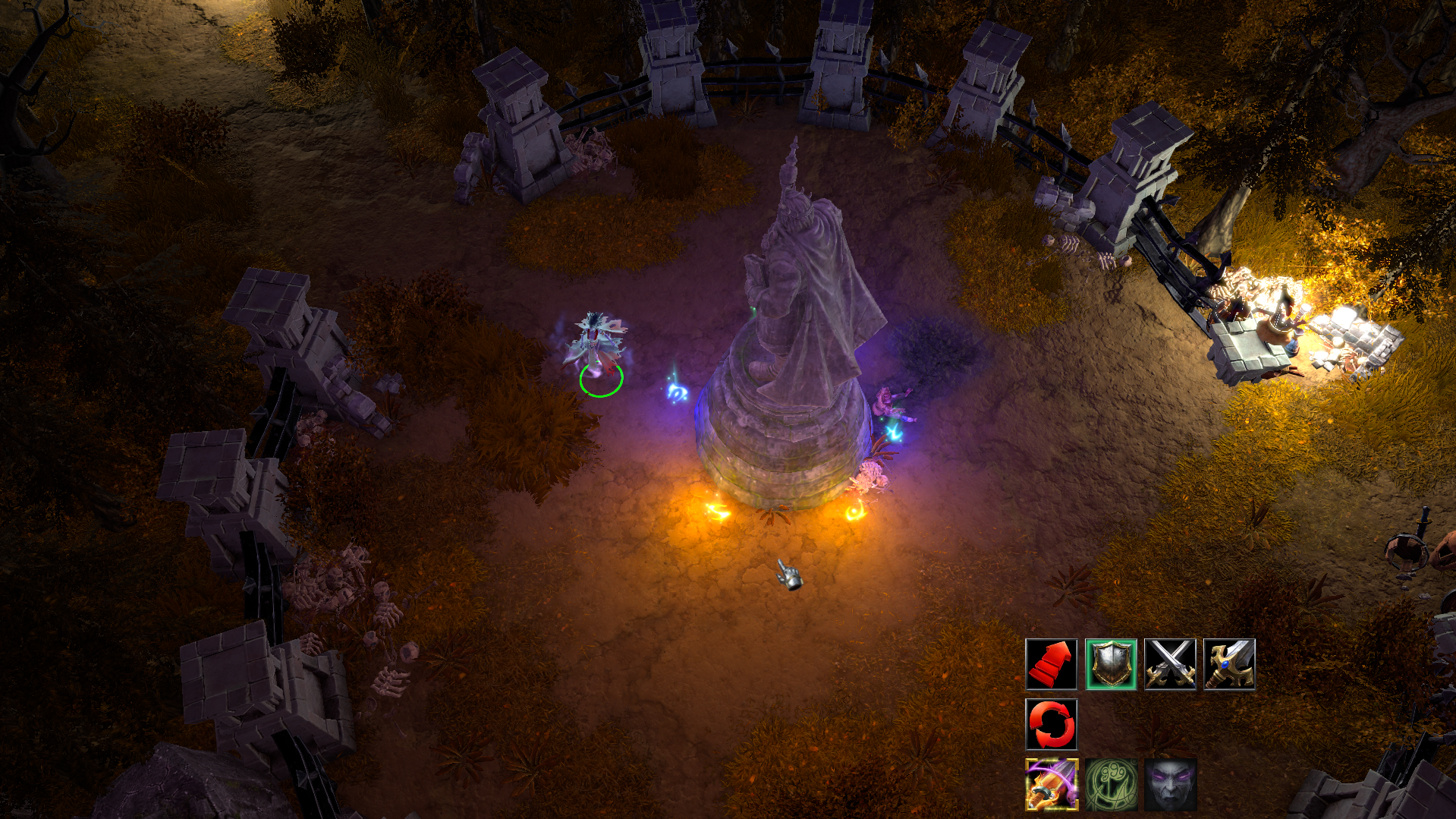
Task: Issue the Move command (red arrow icon)
Action: click(1051, 664)
